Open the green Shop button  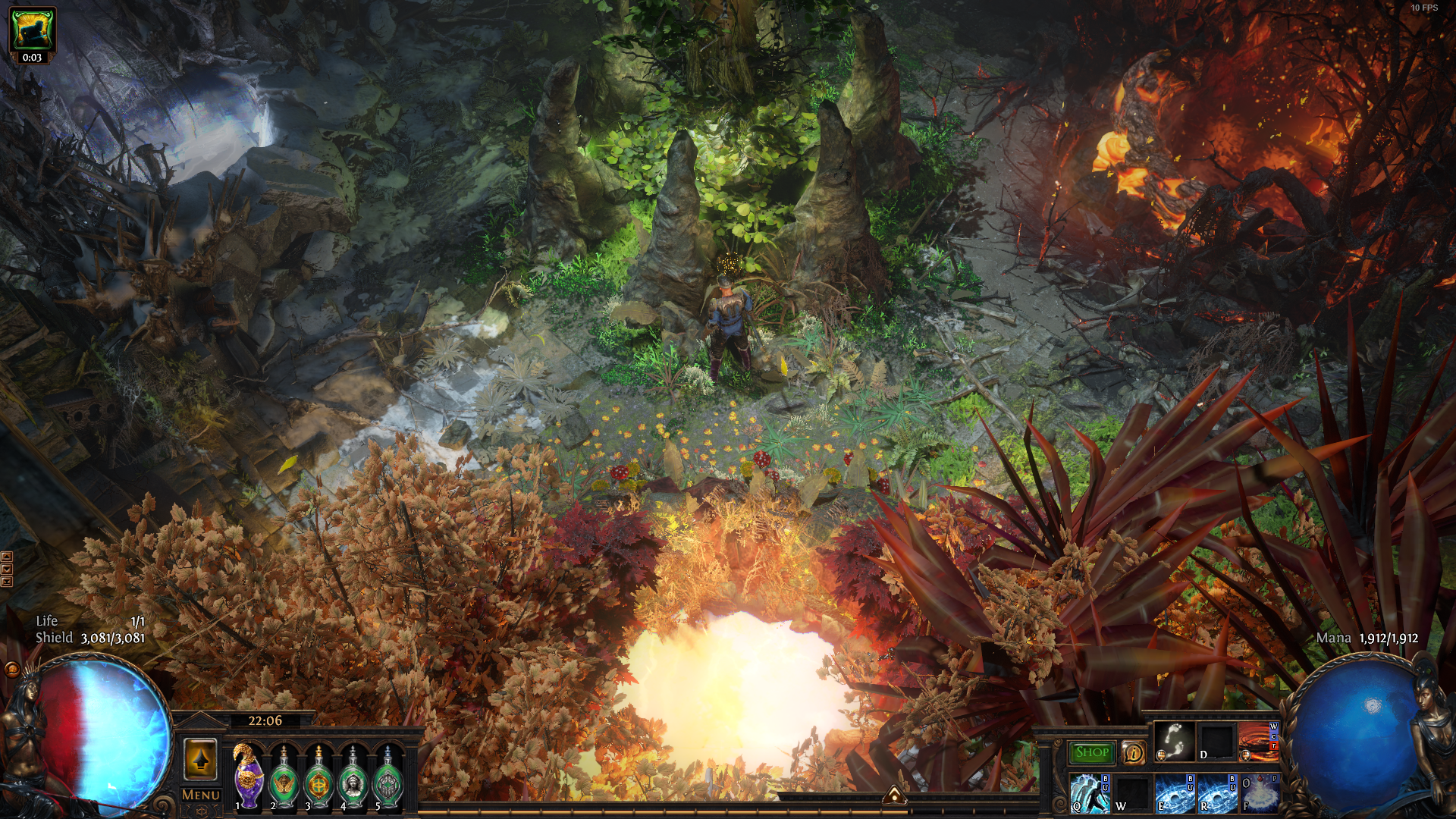(x=1091, y=752)
